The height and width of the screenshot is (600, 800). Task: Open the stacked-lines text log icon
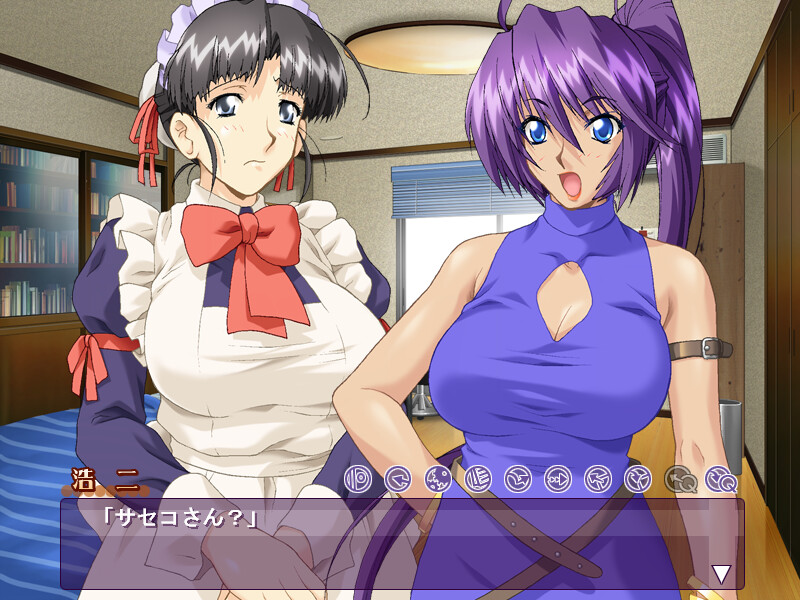(479, 479)
